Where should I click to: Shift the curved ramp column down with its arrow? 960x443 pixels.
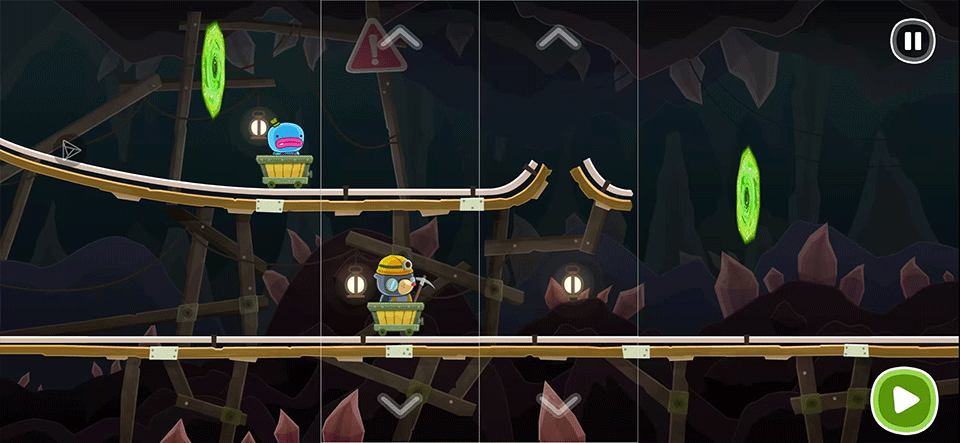pos(558,404)
